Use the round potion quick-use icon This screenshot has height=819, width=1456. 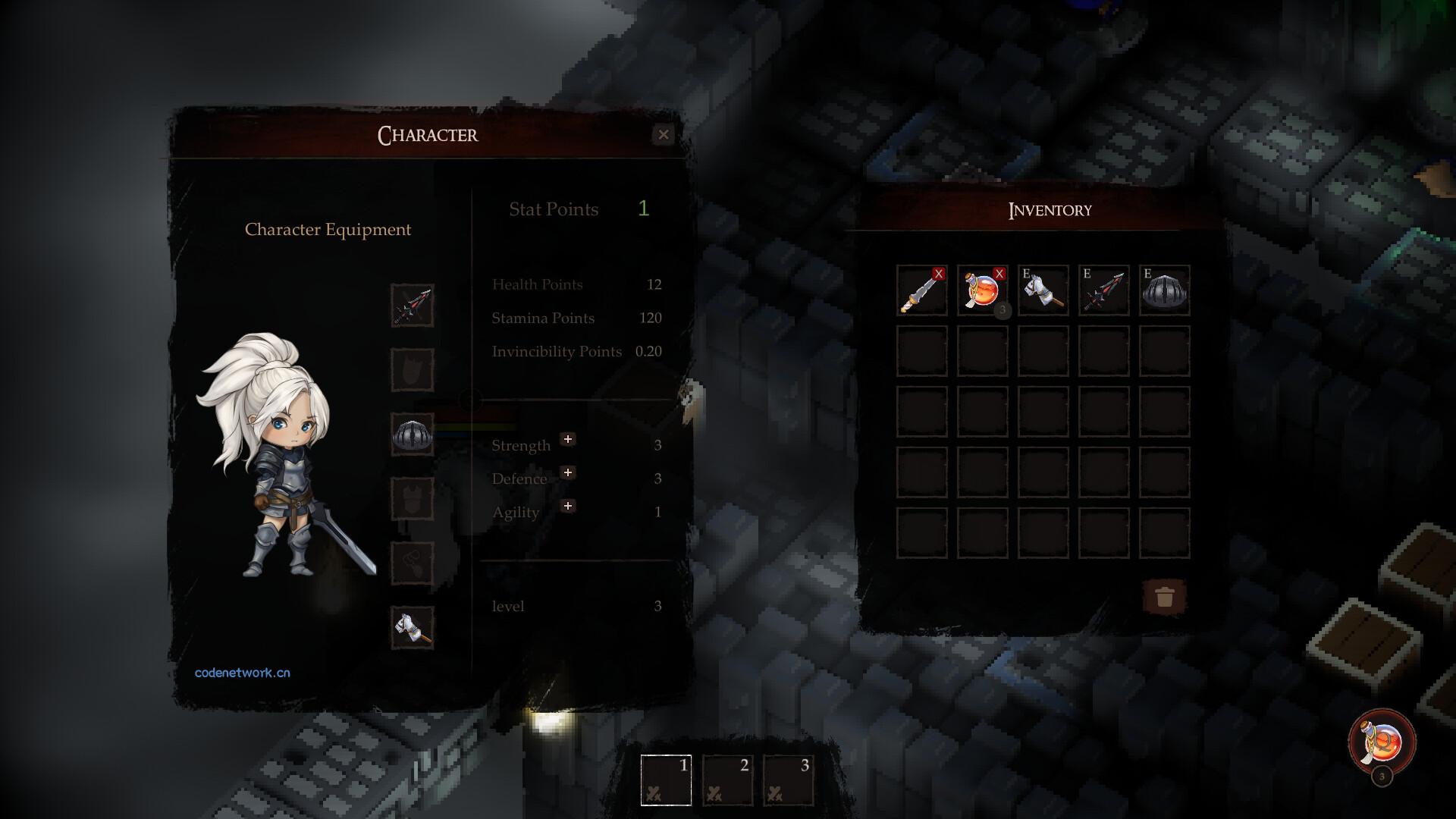click(x=1382, y=742)
